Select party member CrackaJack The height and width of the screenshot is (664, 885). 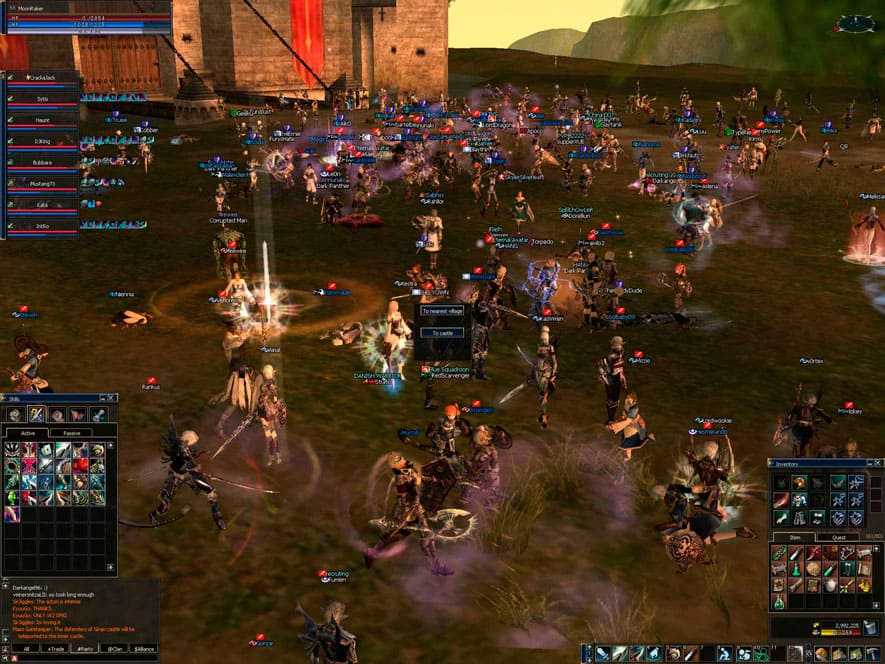[x=42, y=79]
